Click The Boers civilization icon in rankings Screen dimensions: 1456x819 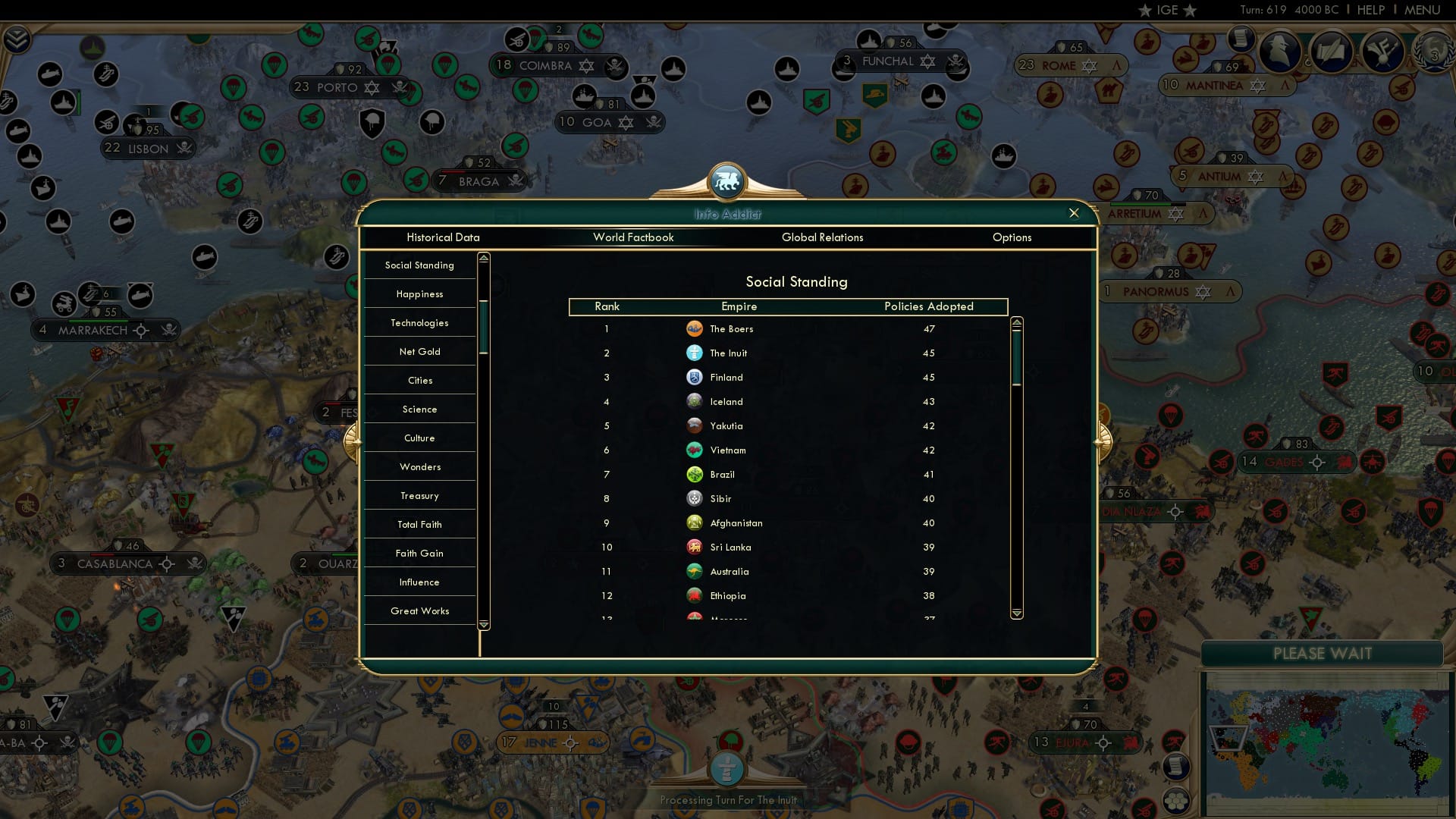click(x=696, y=328)
